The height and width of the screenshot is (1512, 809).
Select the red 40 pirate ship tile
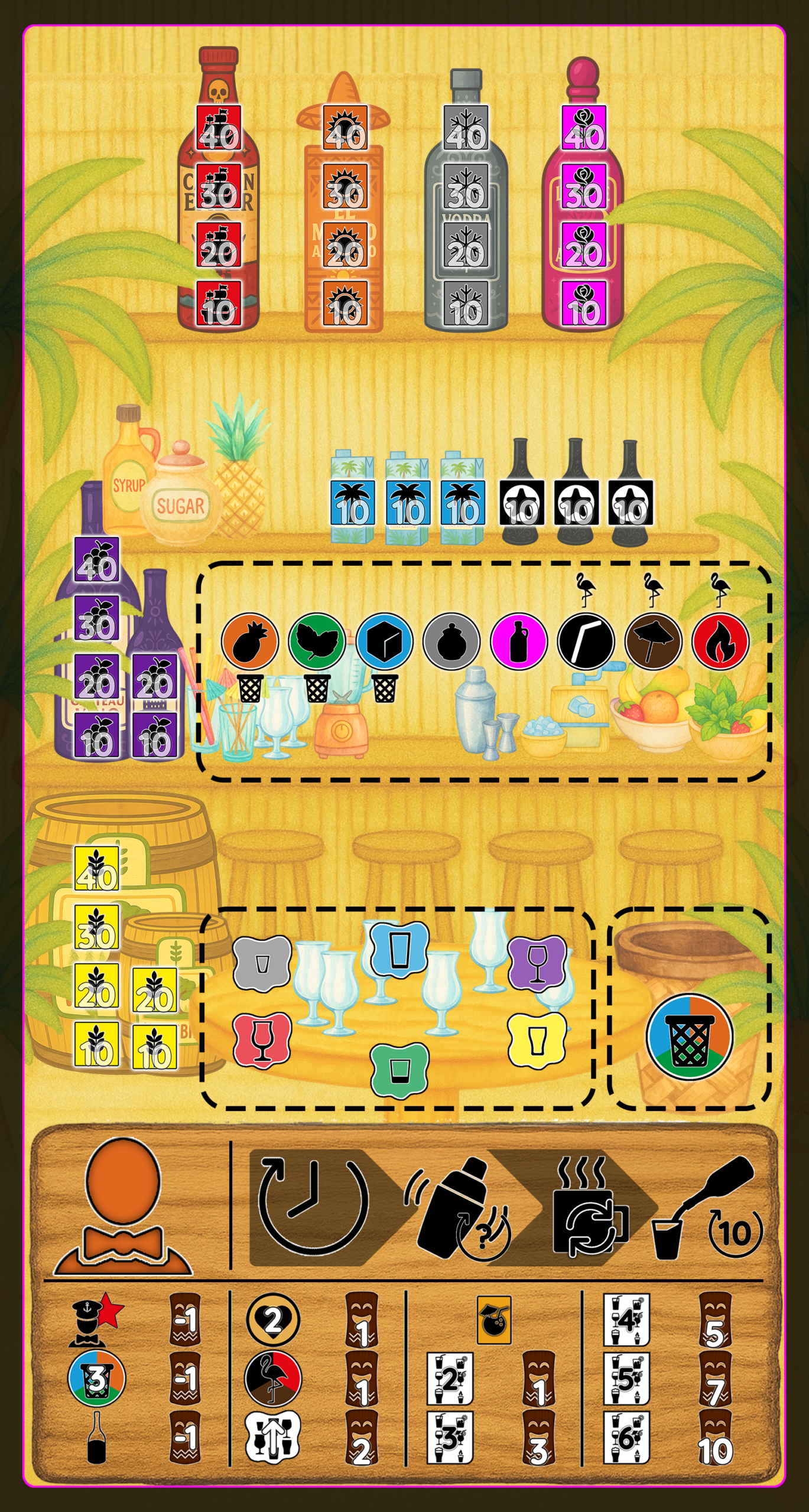tap(219, 128)
